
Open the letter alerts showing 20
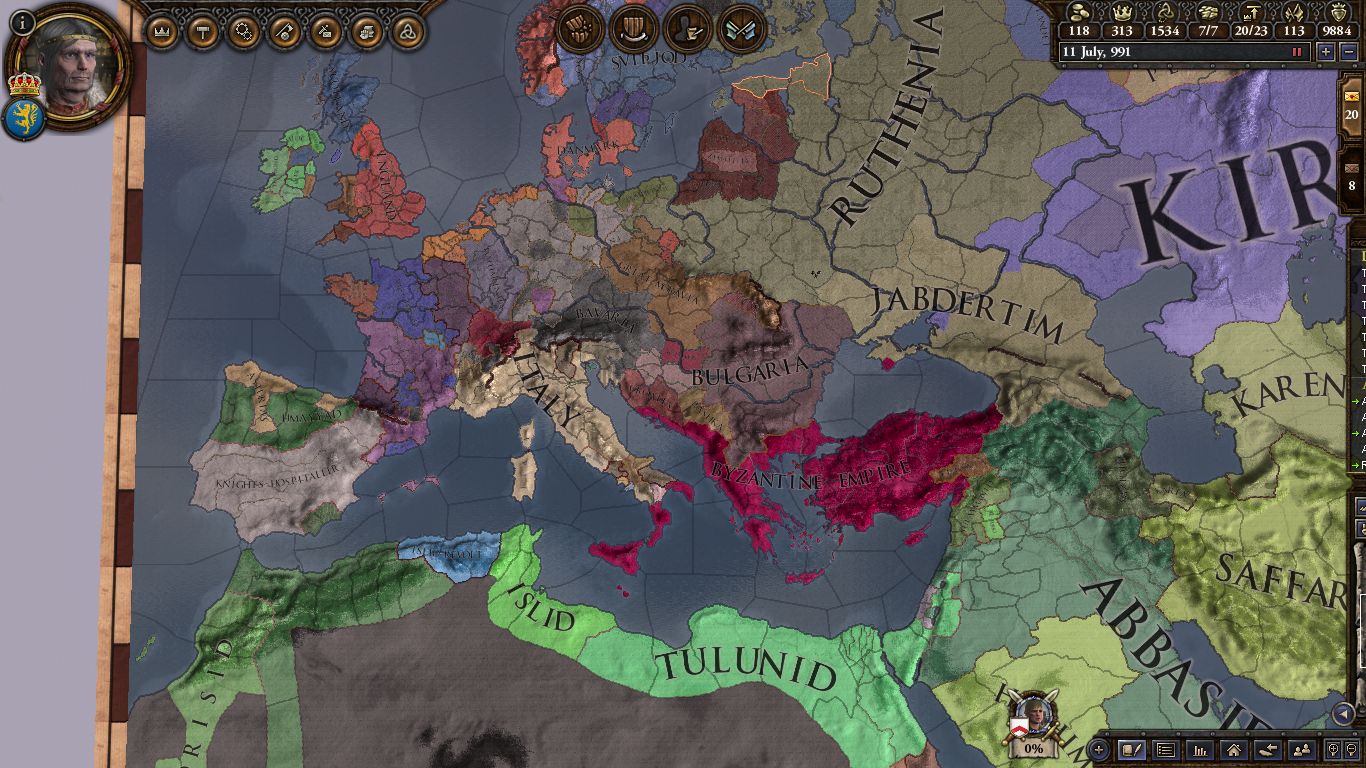(1352, 108)
